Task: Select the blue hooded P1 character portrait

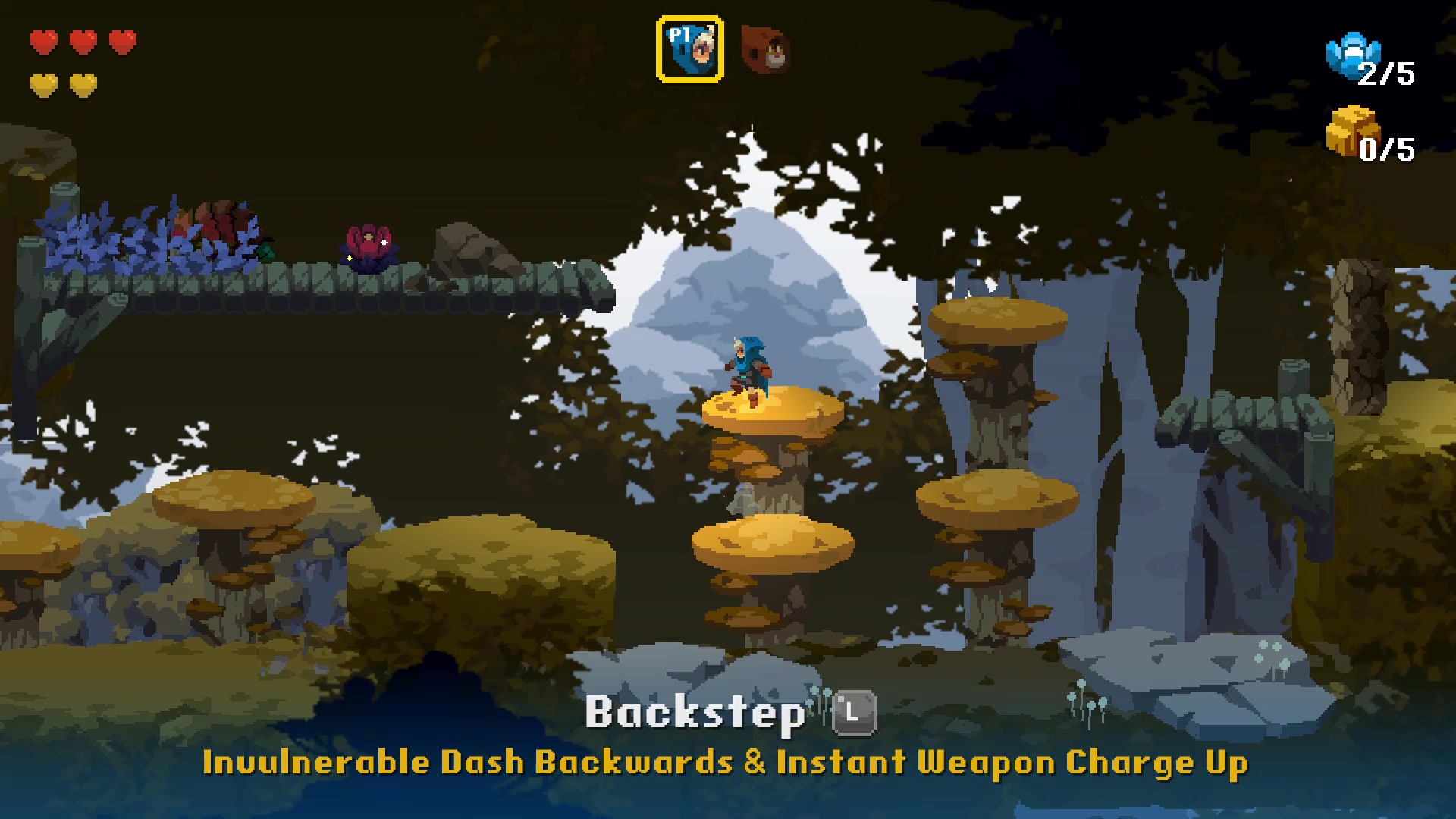Action: coord(689,50)
